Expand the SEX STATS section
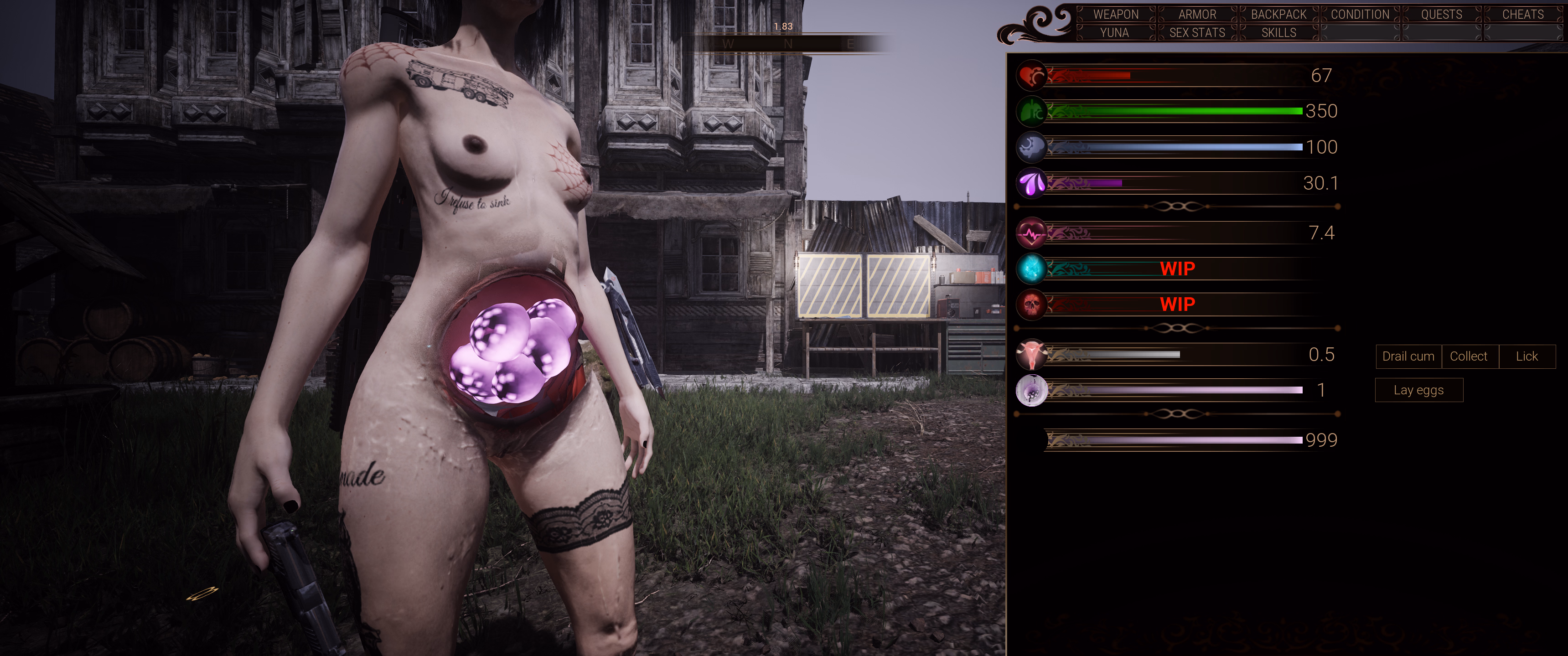The height and width of the screenshot is (656, 1568). coord(1197,32)
